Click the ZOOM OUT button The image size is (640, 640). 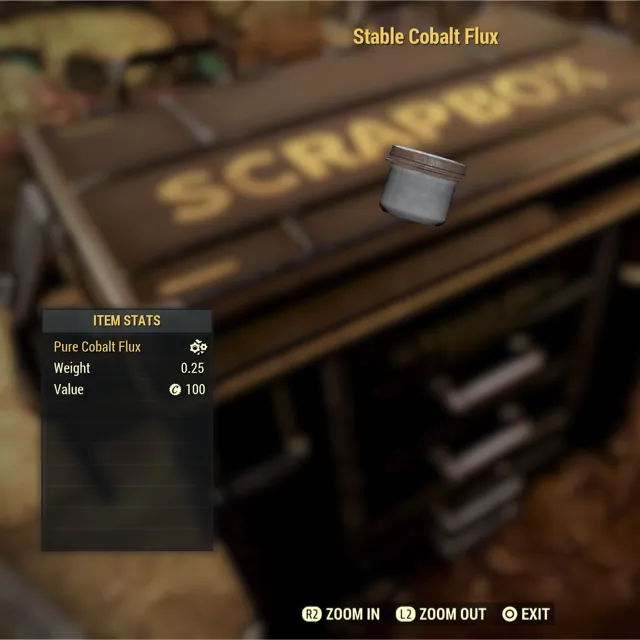441,613
